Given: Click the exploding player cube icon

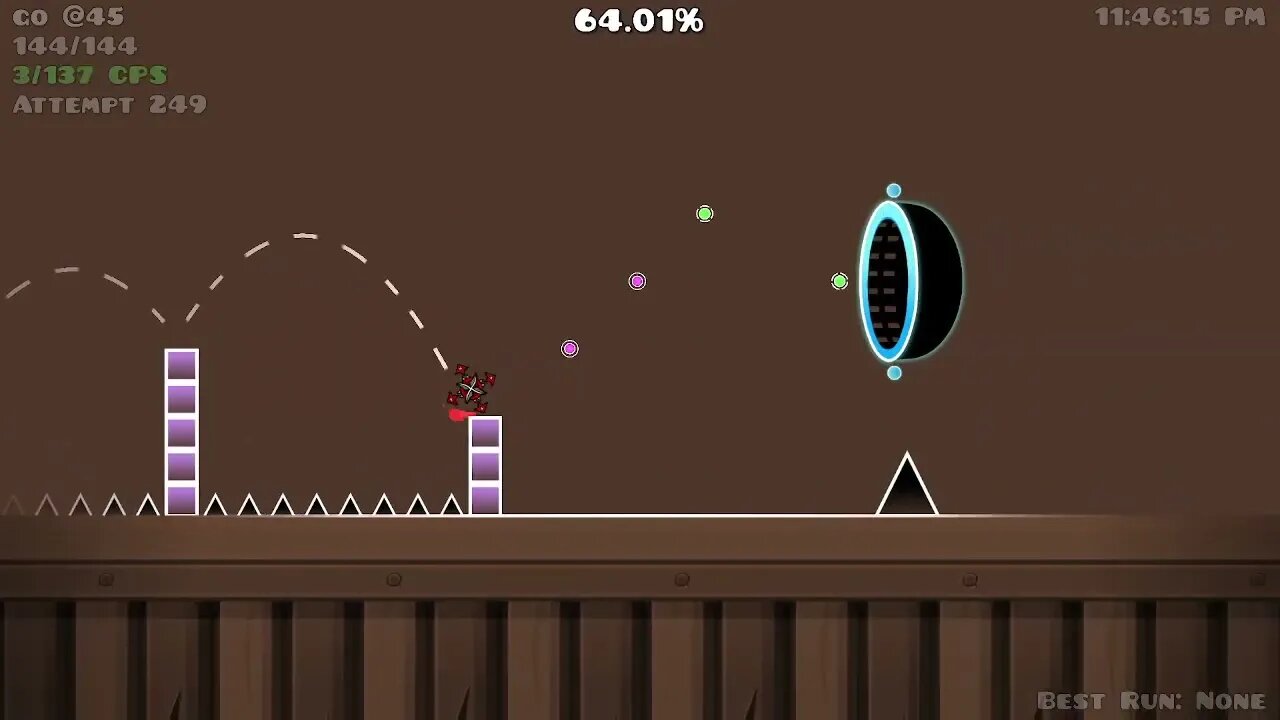Looking at the screenshot, I should click(472, 390).
